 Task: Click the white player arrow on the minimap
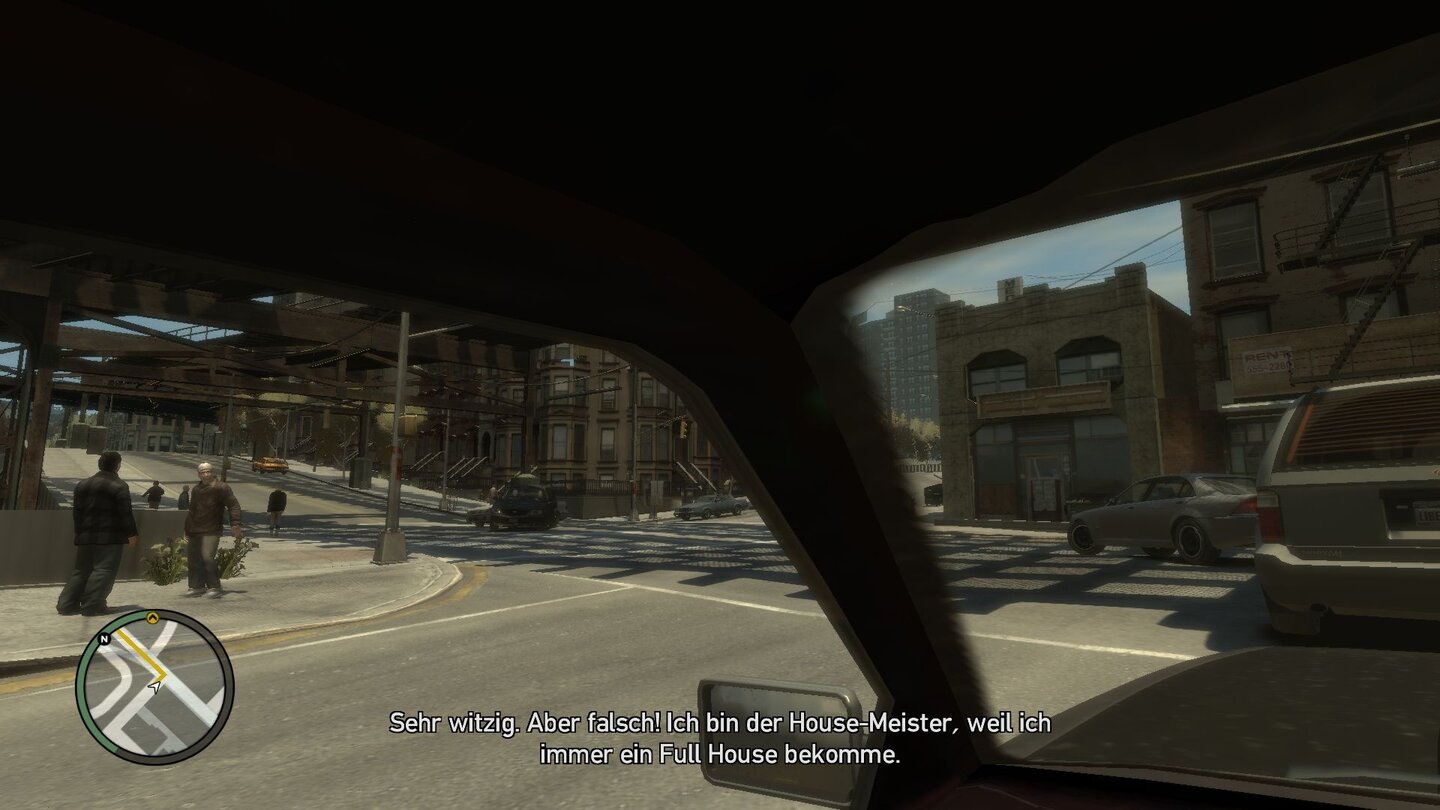point(154,687)
